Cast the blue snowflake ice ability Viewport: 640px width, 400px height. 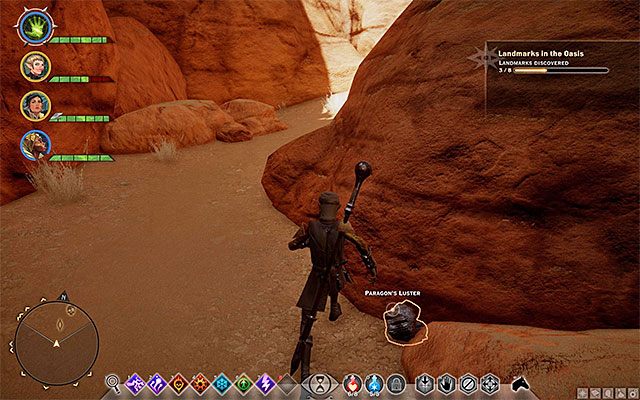coord(221,382)
